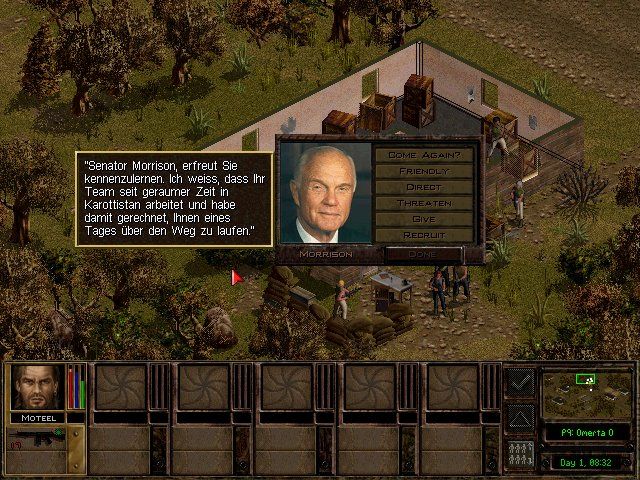Select Moteel's mercenary portrait
640x480 pixels.
[37, 387]
